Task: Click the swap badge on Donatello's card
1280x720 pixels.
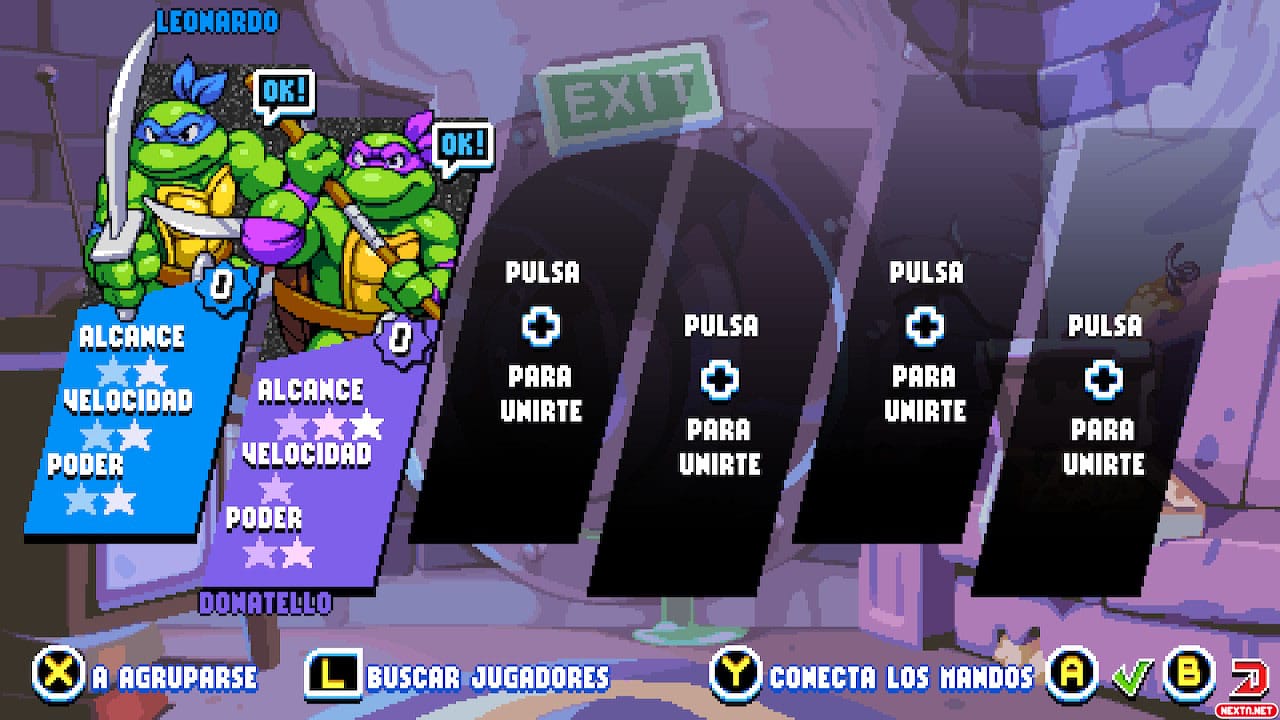Action: 399,338
